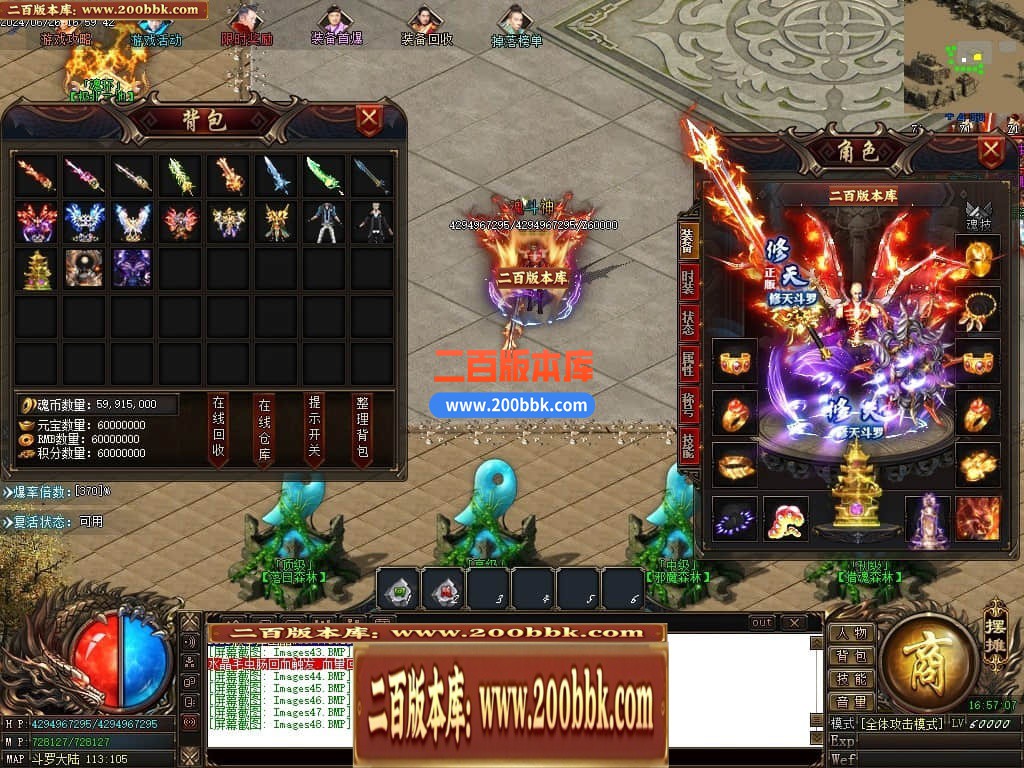Open the 限时奖励 timed reward menu
Viewport: 1024px width, 768px height.
tap(246, 26)
